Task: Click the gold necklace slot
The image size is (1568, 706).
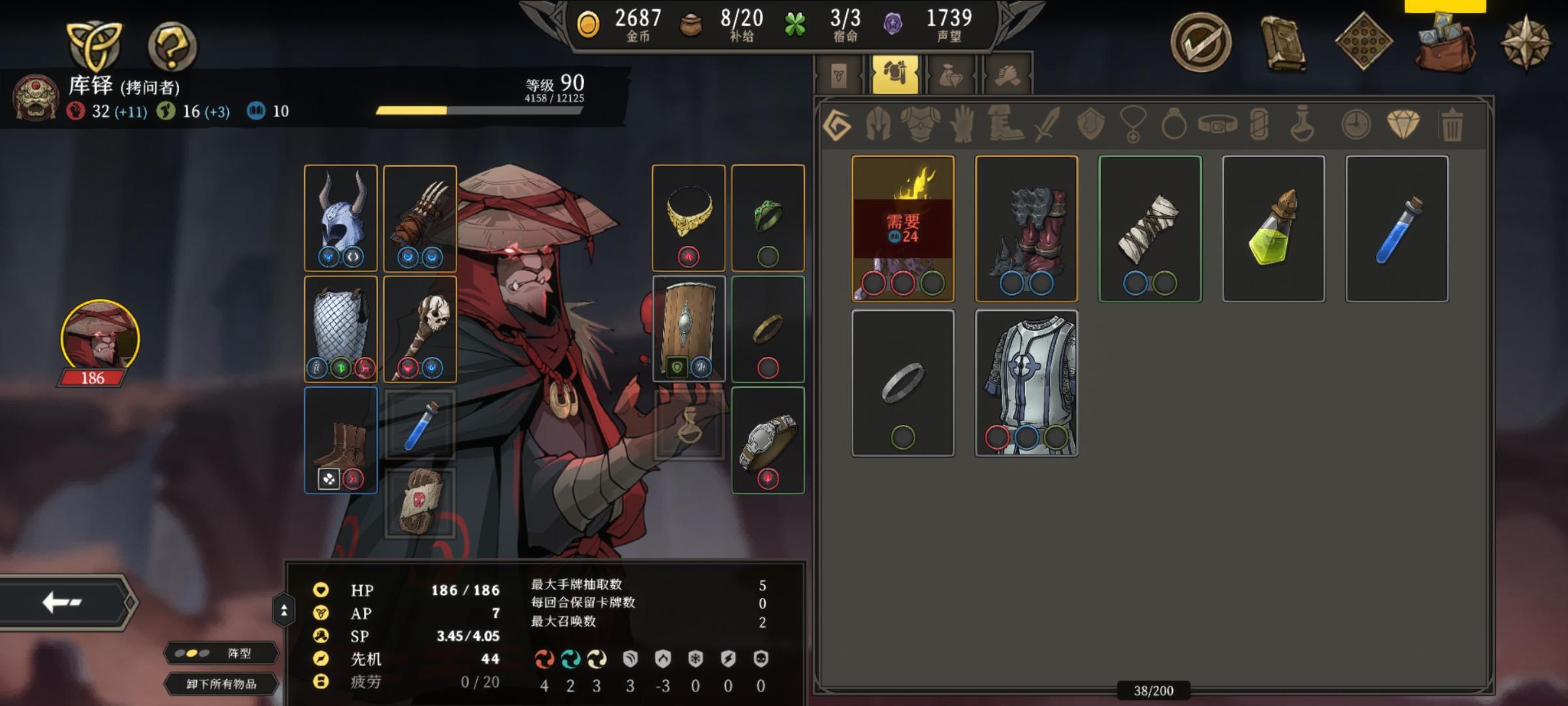Action: [688, 217]
